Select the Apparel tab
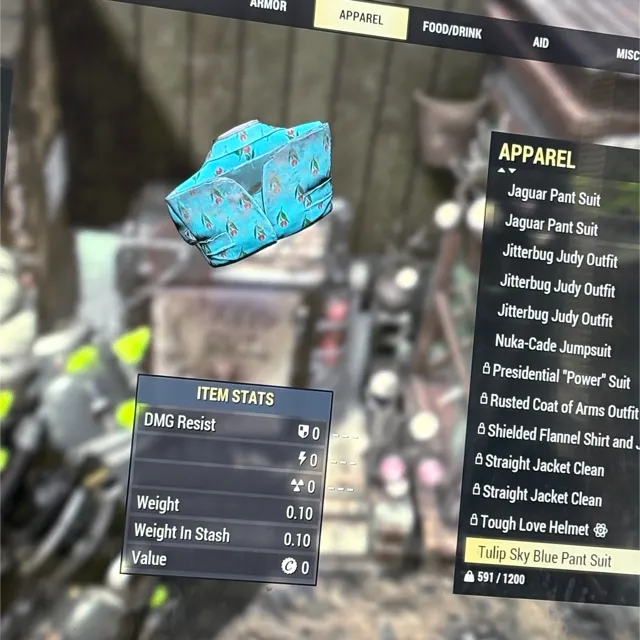 360,17
